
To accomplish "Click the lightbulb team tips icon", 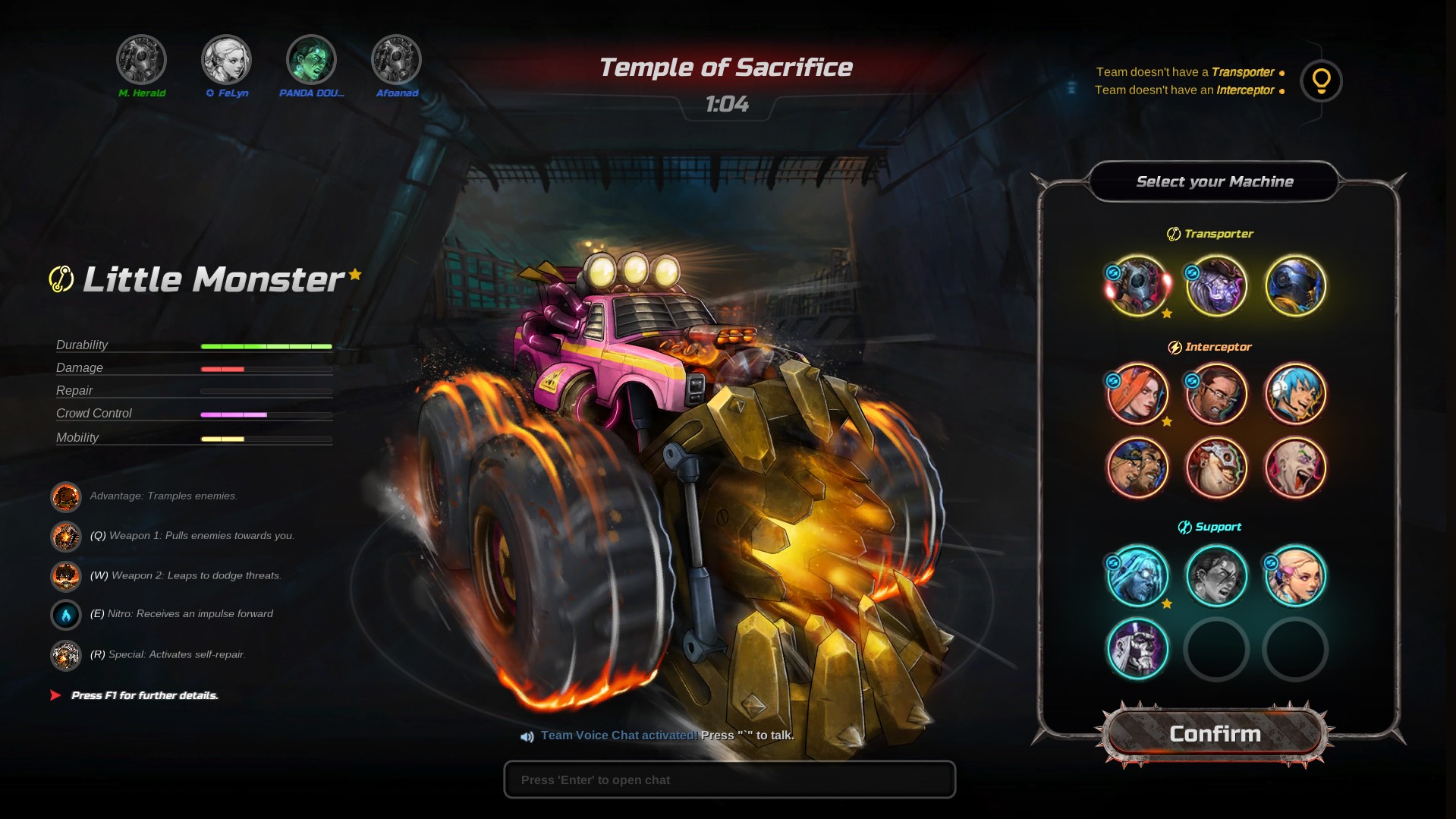I will coord(1321,81).
